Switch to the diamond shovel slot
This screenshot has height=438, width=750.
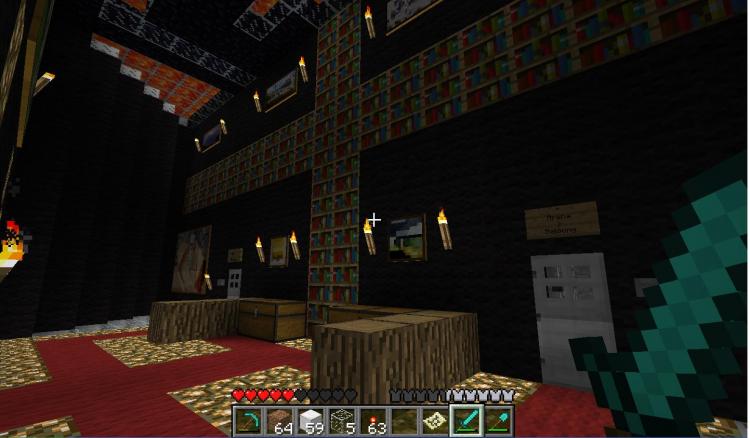point(497,421)
